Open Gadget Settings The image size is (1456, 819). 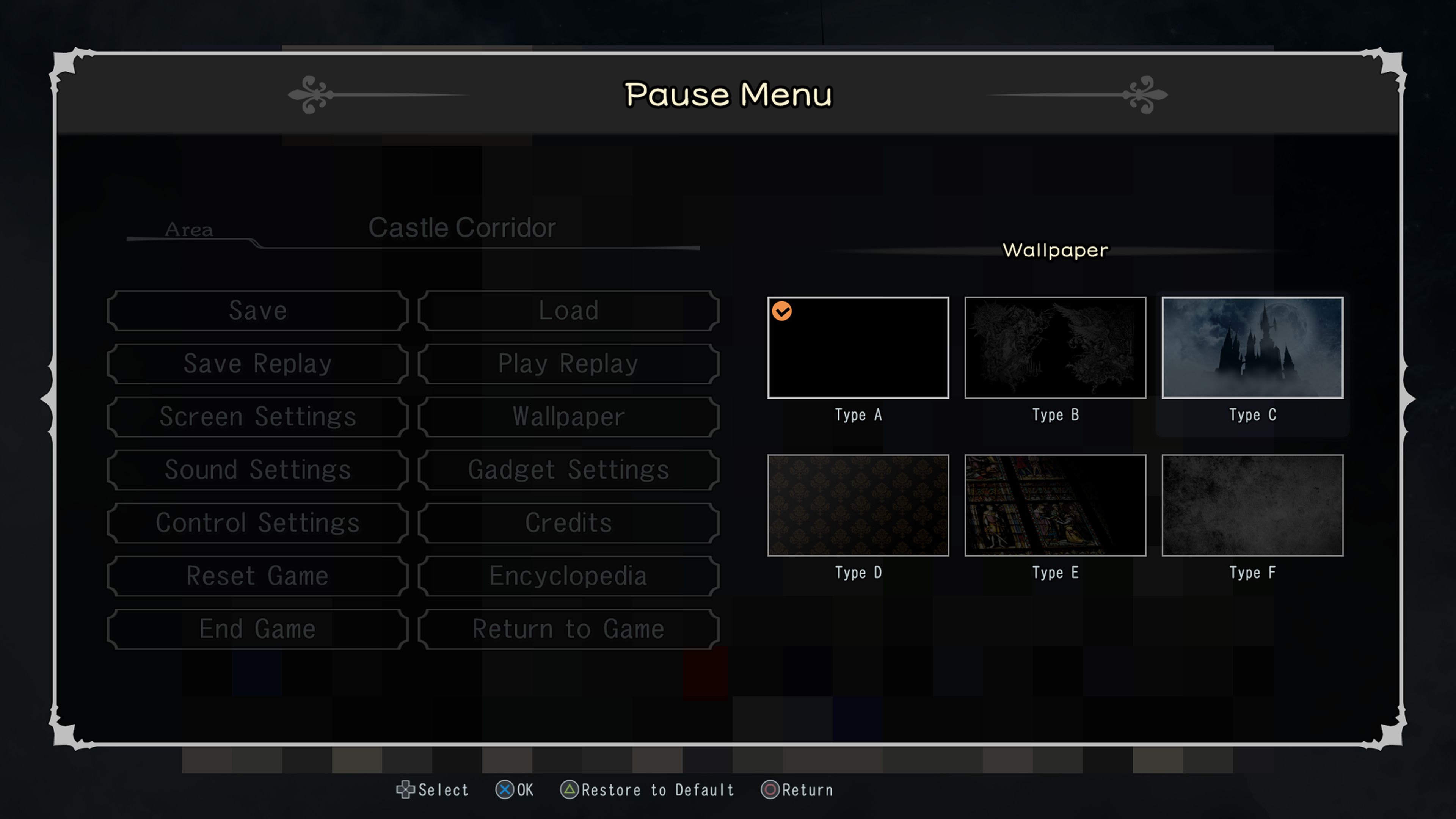(x=568, y=470)
